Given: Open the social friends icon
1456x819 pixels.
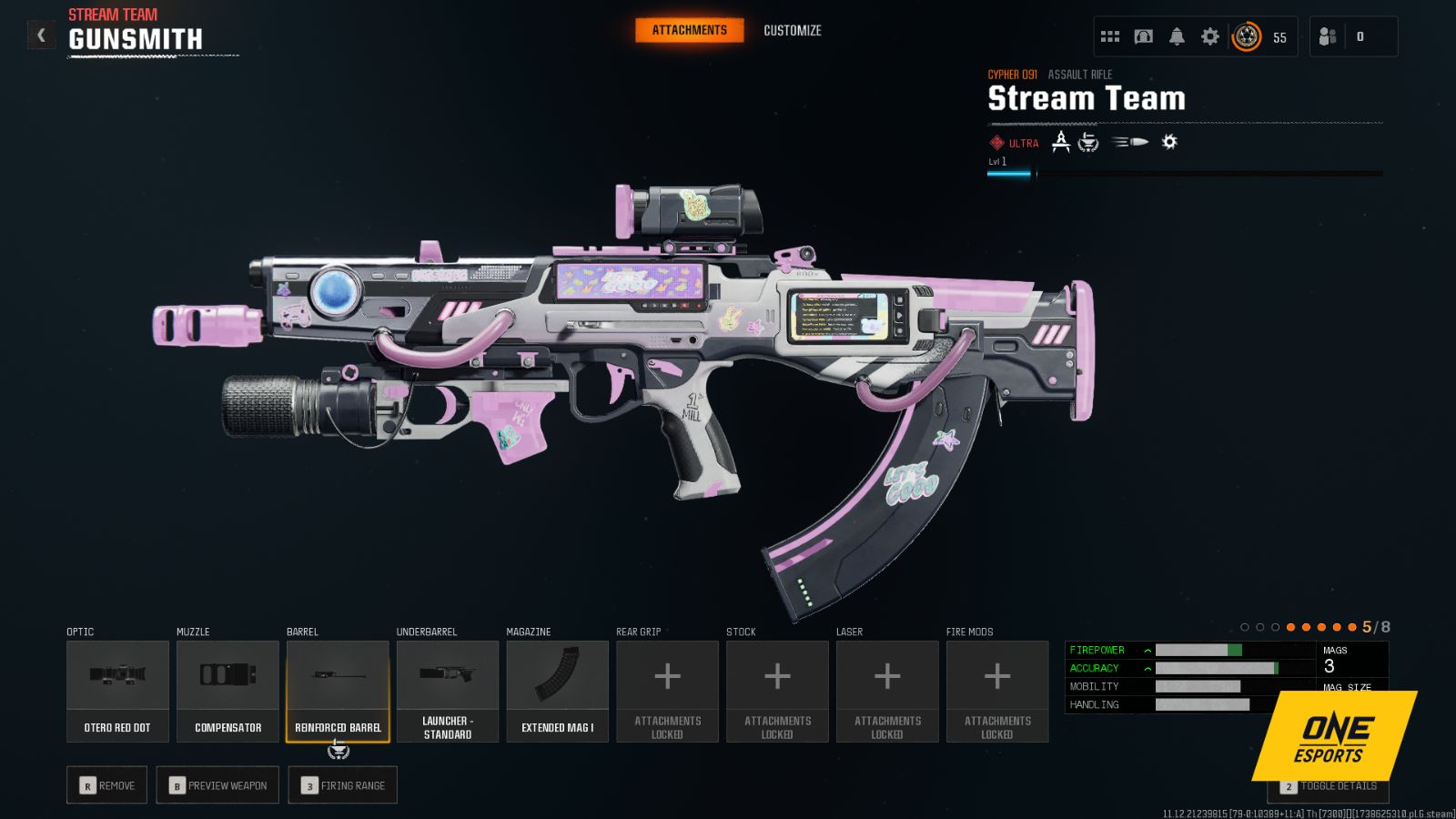Looking at the screenshot, I should click(x=1326, y=35).
